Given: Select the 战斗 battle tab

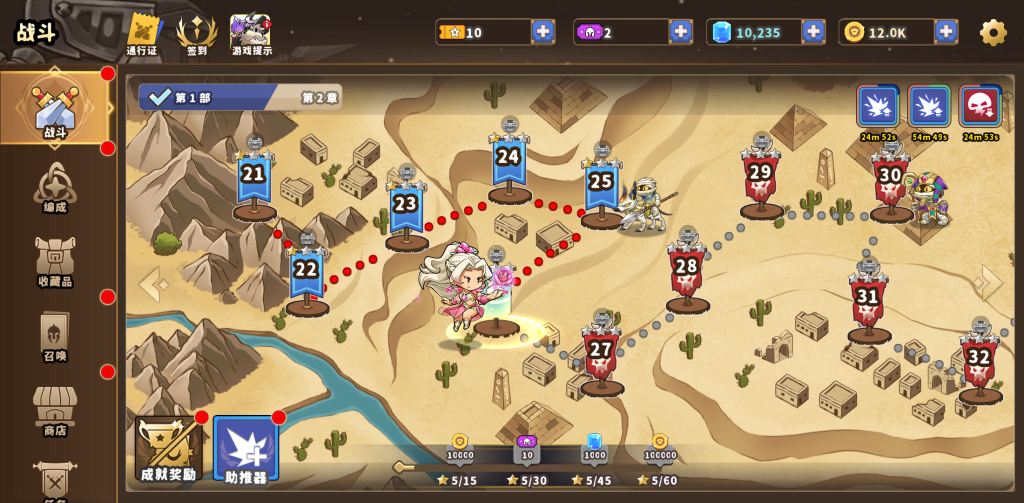Looking at the screenshot, I should tap(55, 108).
